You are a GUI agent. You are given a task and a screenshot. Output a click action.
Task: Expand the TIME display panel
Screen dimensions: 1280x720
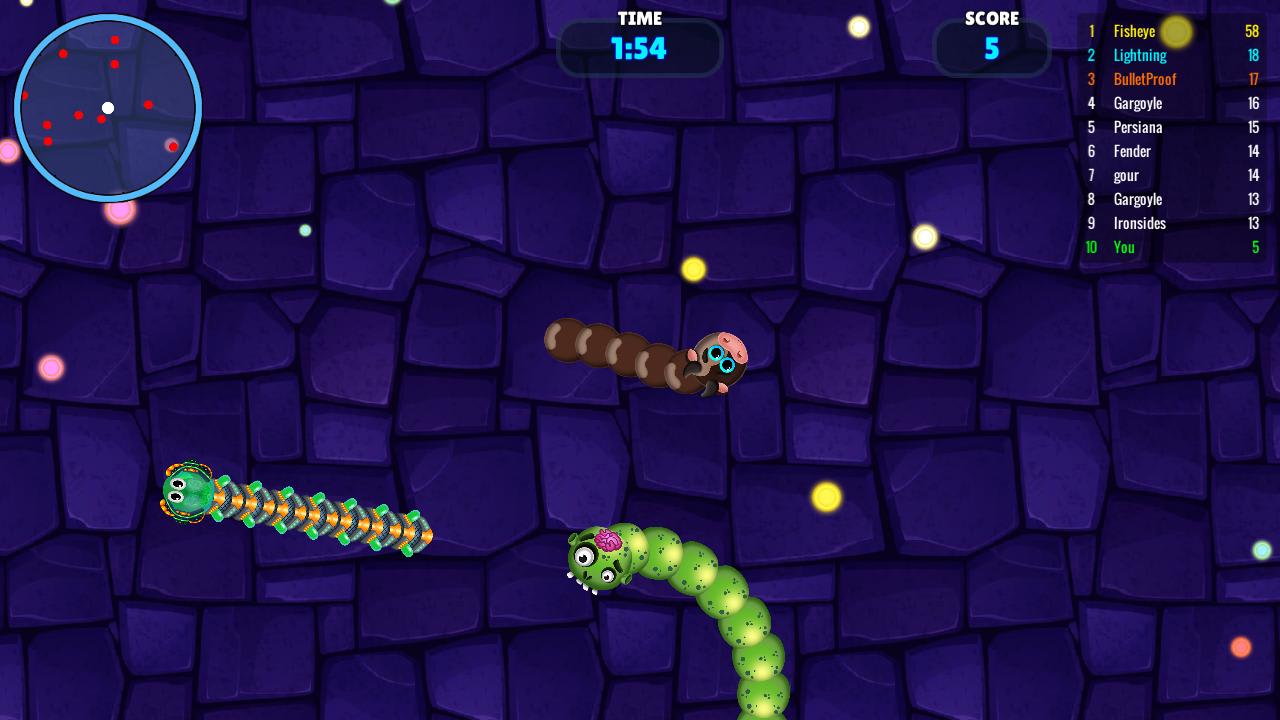click(640, 47)
